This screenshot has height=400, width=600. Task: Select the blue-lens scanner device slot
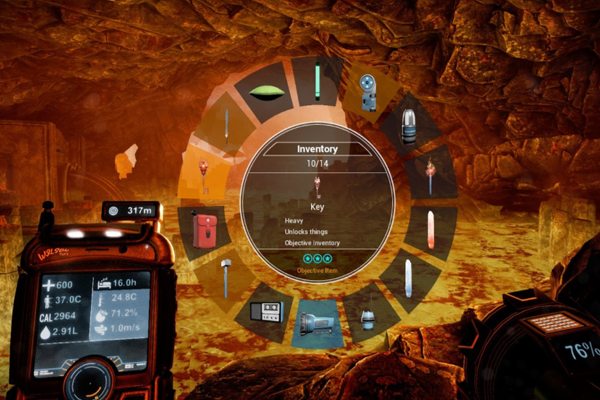(367, 90)
